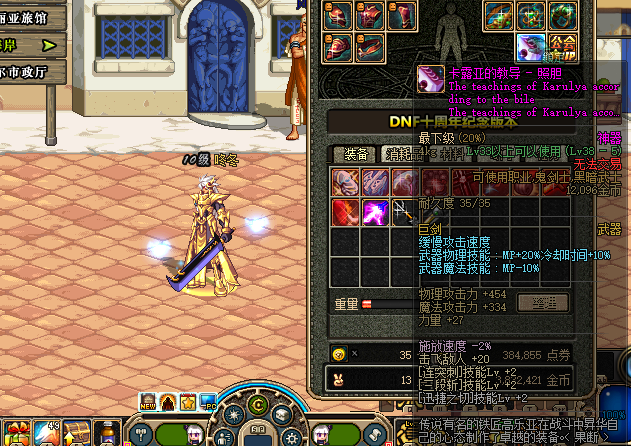This screenshot has width=631, height=446.
Task: Select the green bow accessory slot
Action: (x=499, y=15)
